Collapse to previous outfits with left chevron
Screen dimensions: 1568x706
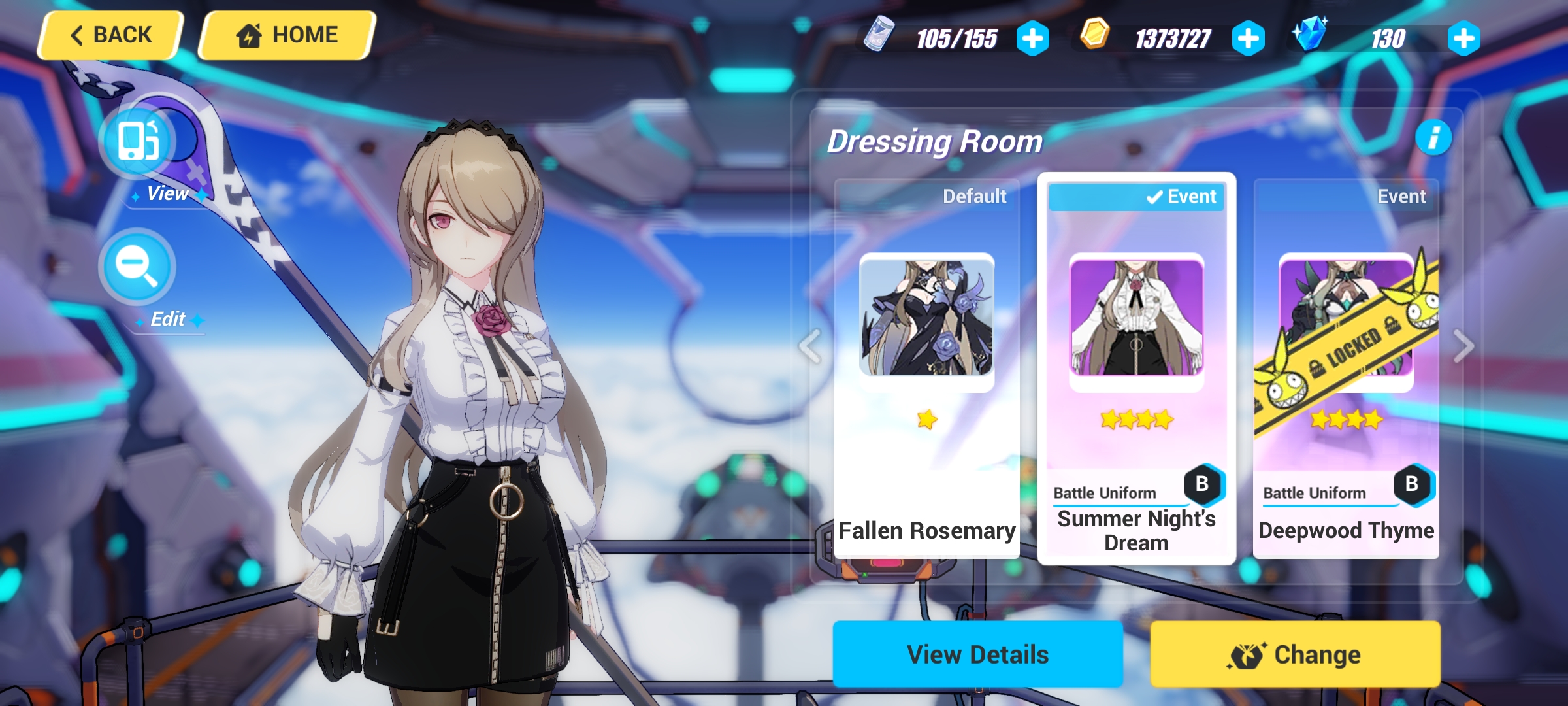(809, 346)
